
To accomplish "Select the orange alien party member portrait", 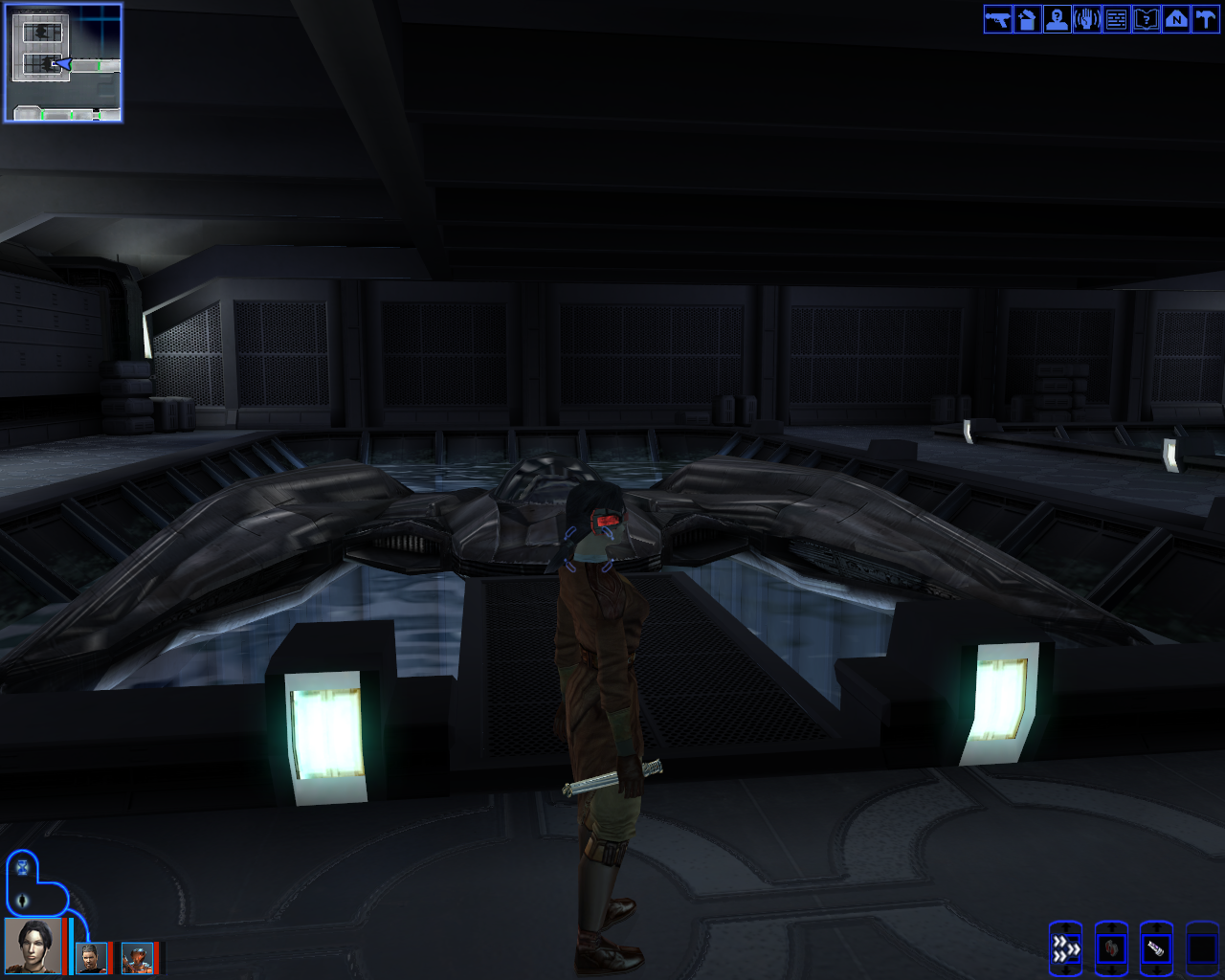I will (137, 959).
